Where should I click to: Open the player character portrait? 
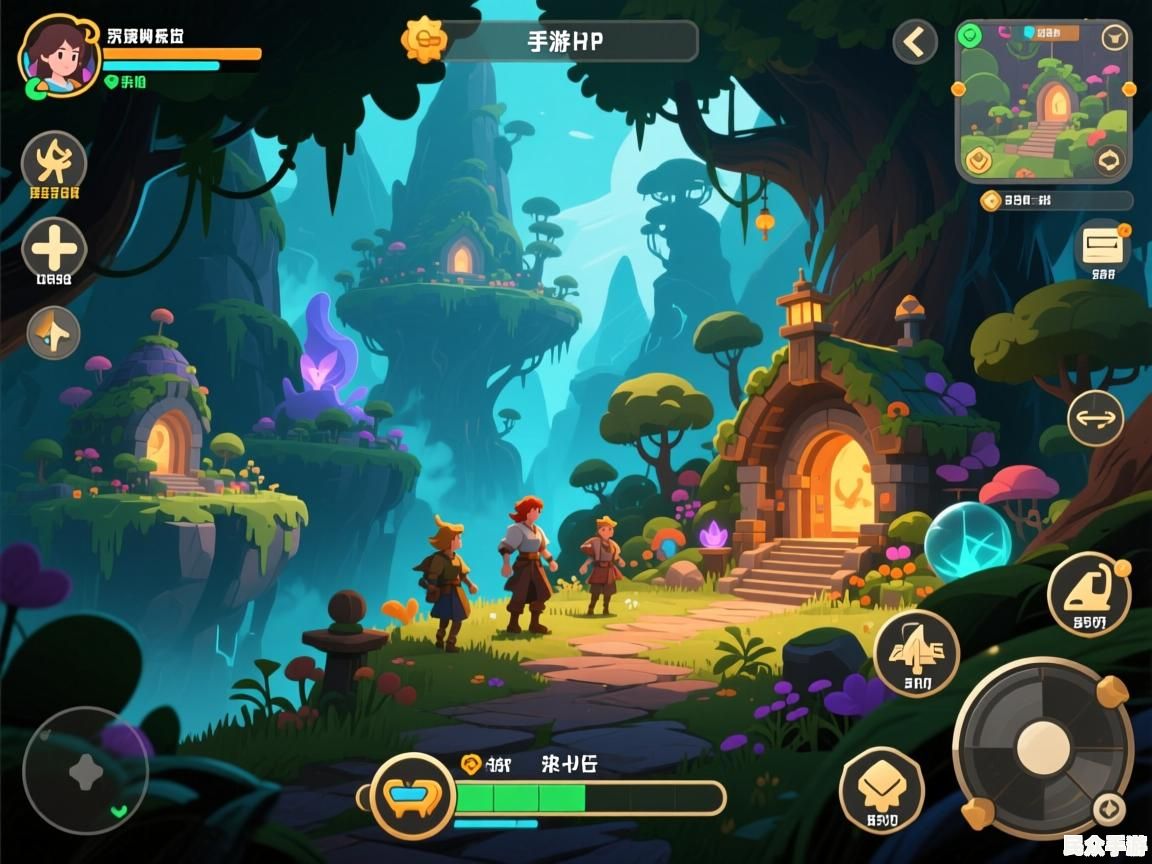click(58, 54)
